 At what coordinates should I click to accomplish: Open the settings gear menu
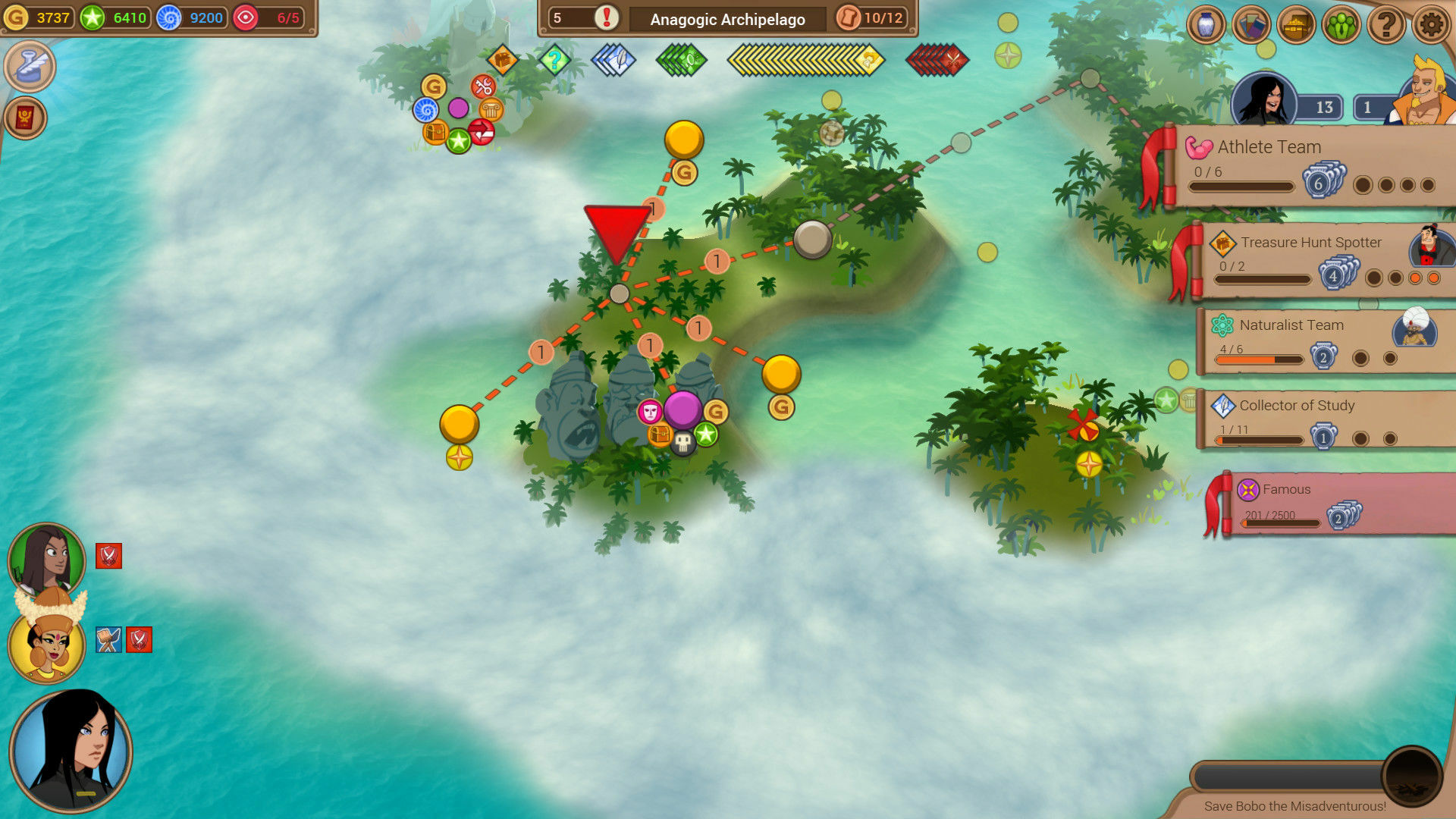point(1432,24)
